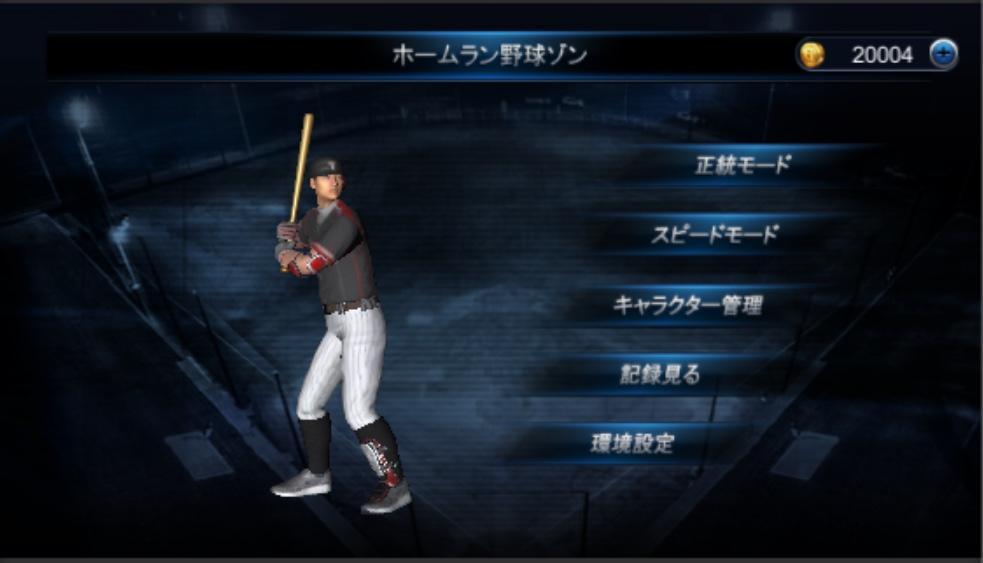This screenshot has width=983, height=563.
Task: Open the 環境設定 settings menu
Action: coord(632,444)
